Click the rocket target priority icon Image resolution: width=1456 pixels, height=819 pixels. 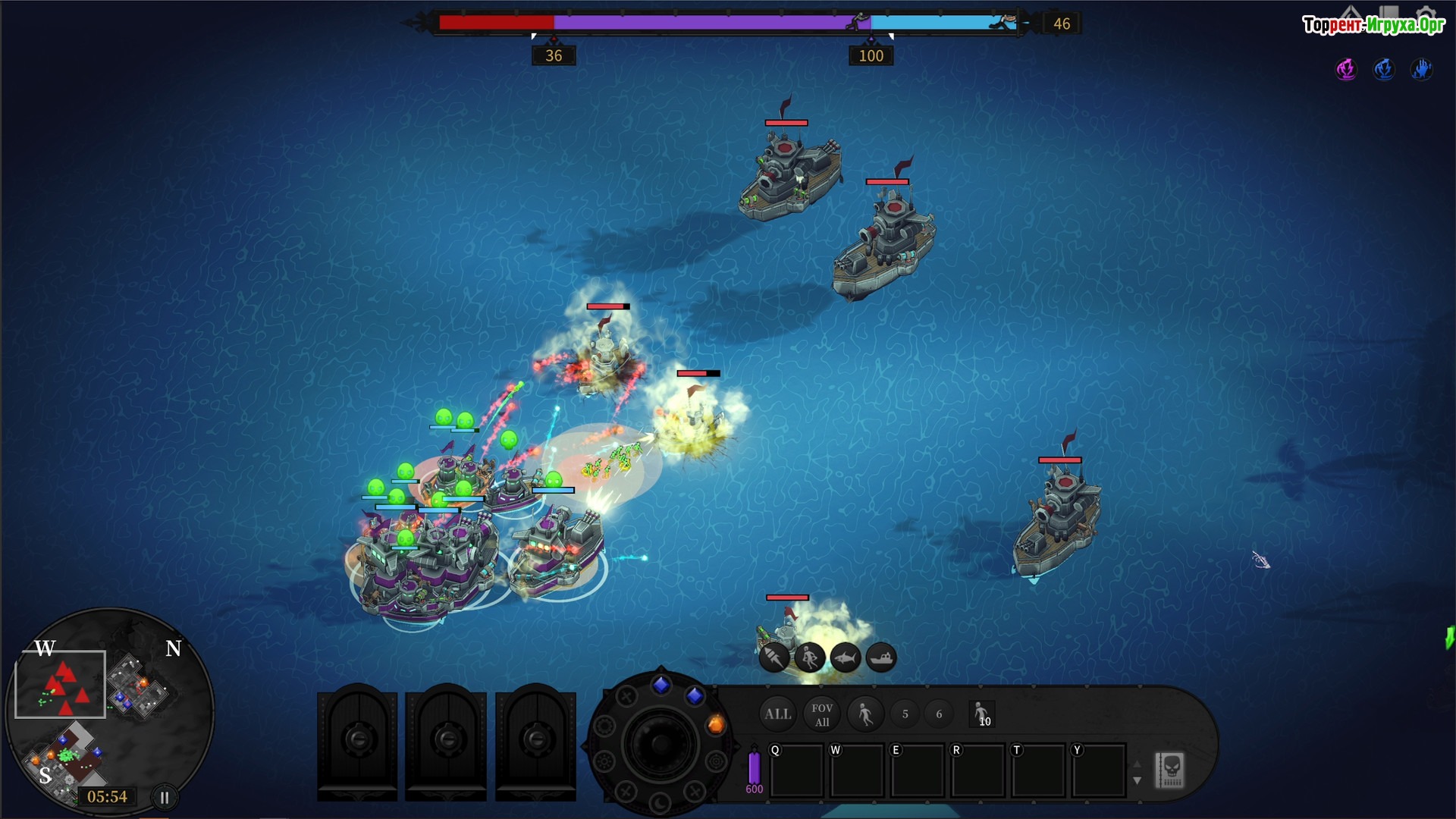tap(774, 657)
